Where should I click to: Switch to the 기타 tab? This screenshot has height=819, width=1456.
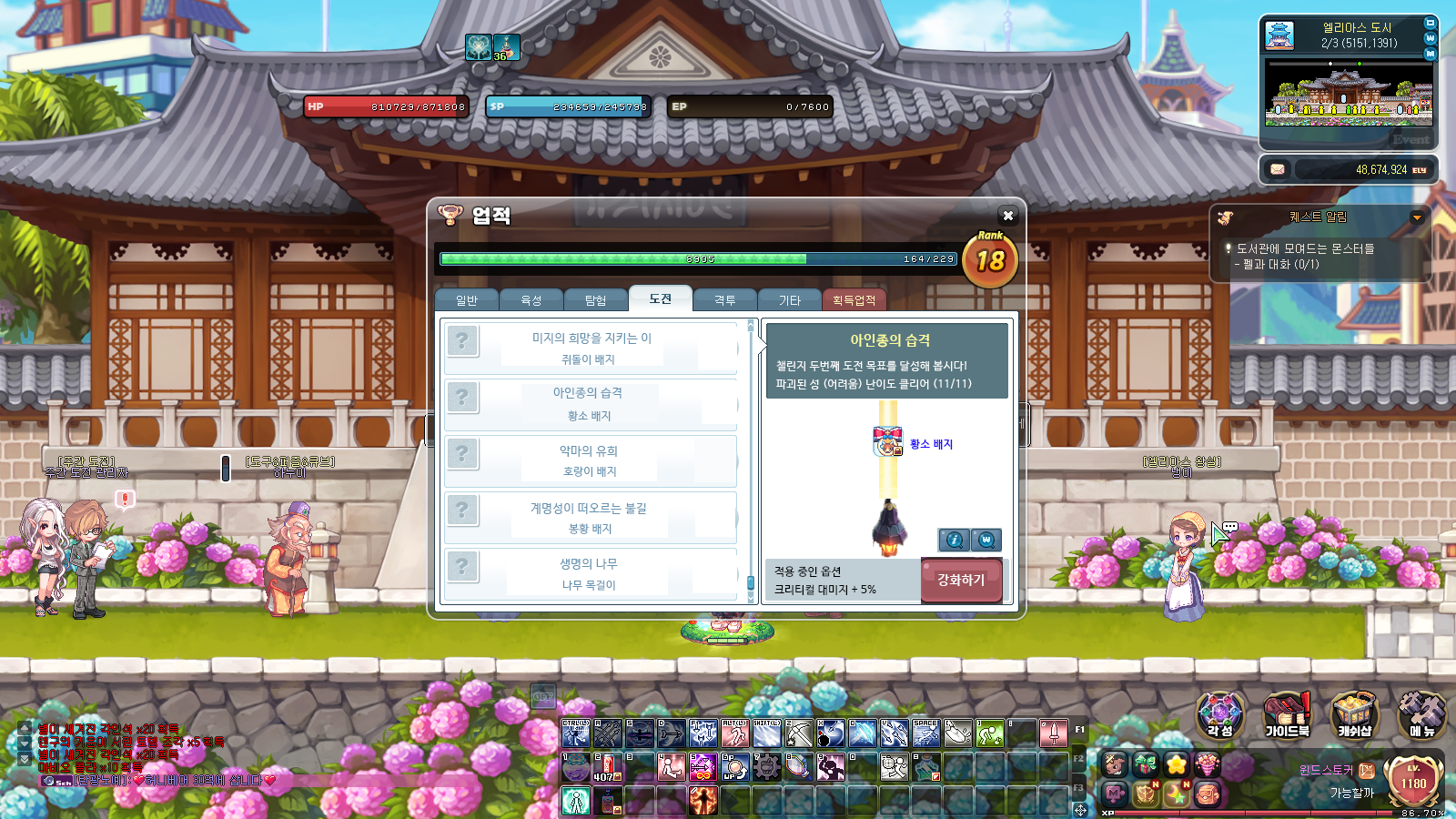[x=790, y=300]
